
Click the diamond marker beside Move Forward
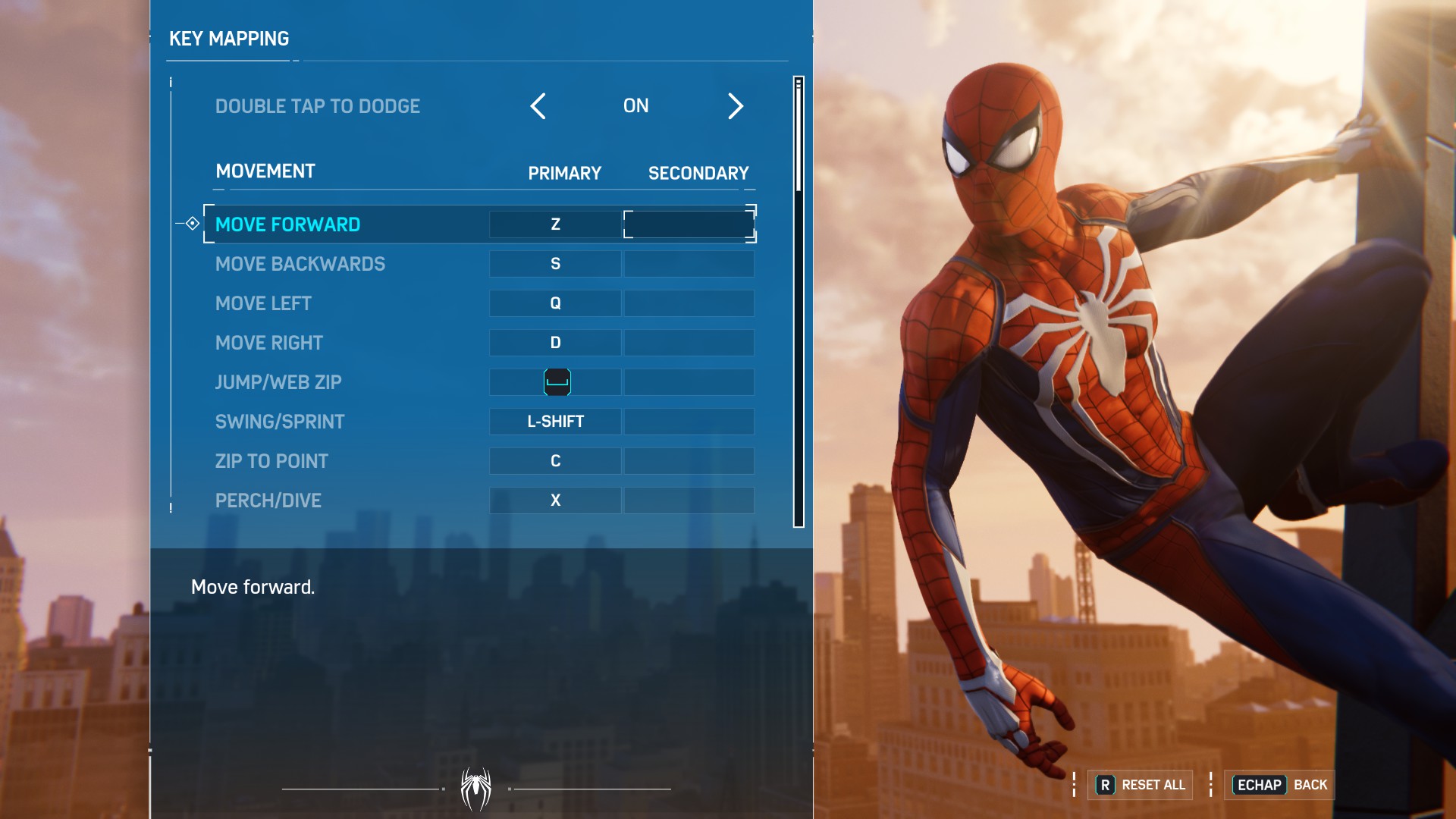point(193,224)
